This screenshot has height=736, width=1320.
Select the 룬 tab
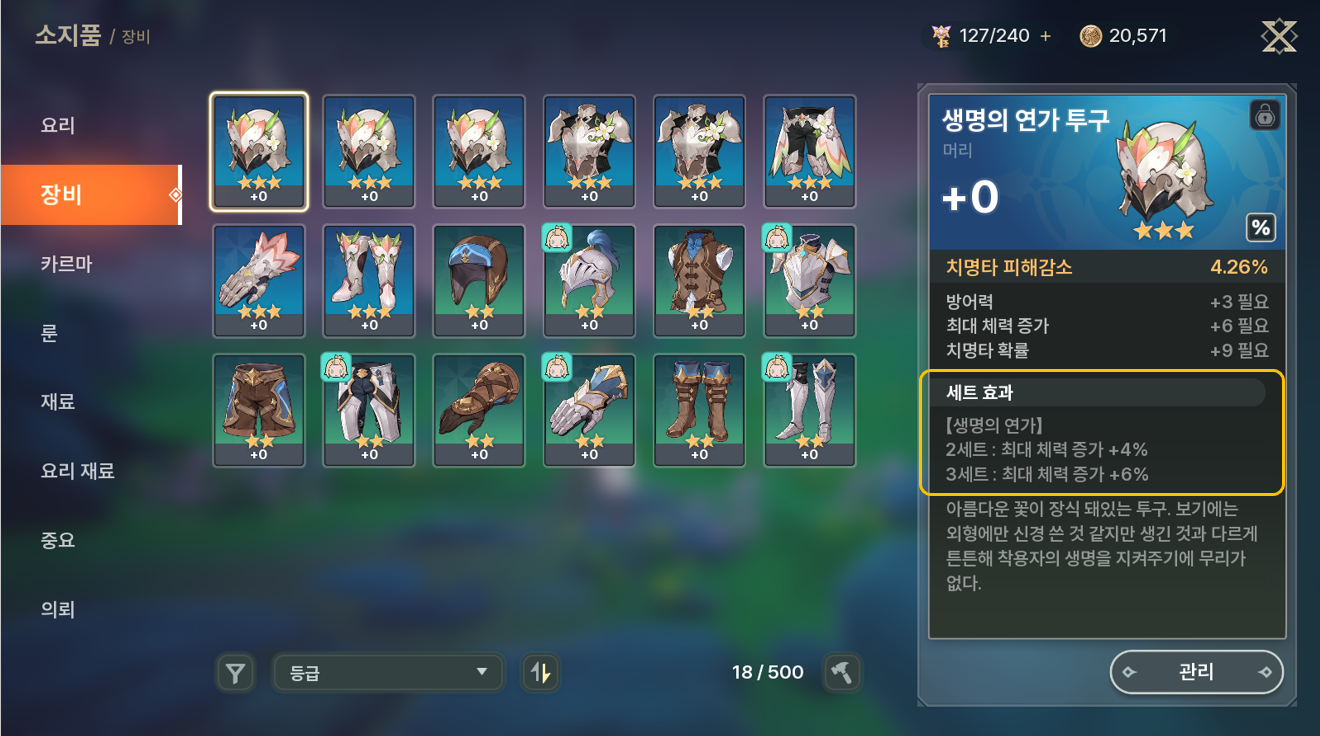[49, 333]
